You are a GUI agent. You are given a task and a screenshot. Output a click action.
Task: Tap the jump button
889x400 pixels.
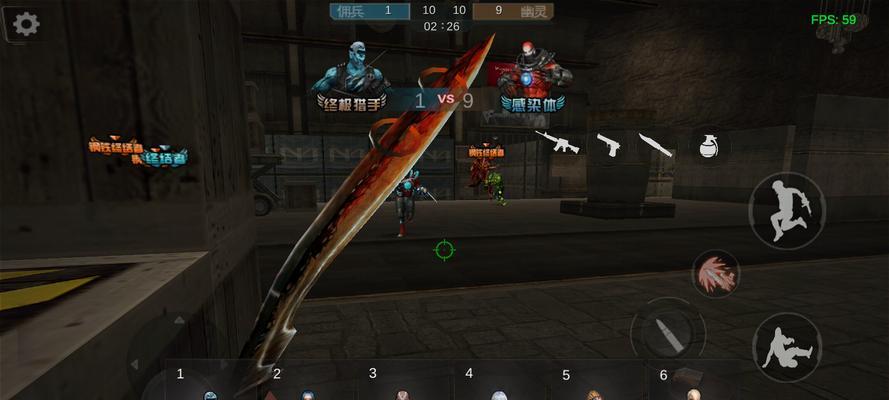pyautogui.click(x=786, y=210)
